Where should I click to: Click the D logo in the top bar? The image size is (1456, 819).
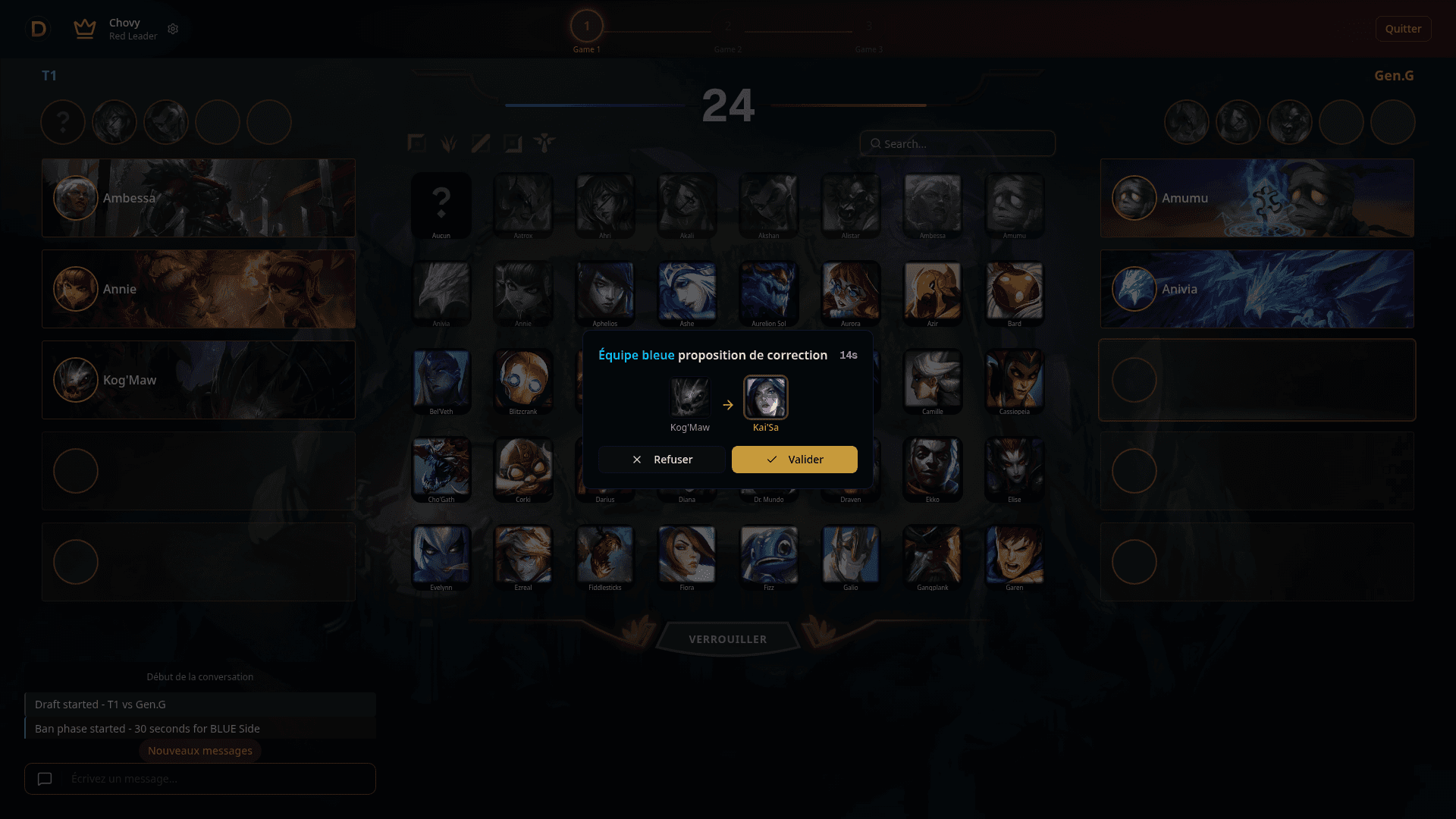click(x=39, y=29)
